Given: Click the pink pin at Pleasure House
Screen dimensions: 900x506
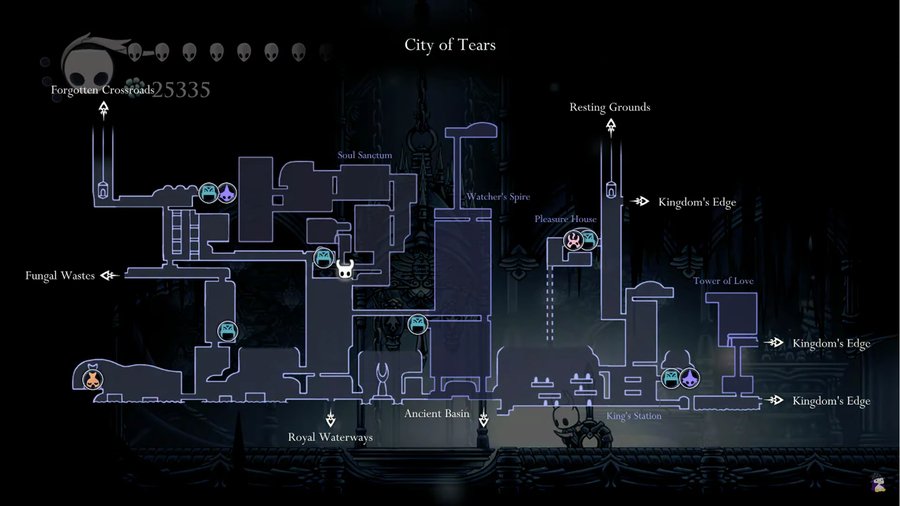Looking at the screenshot, I should (x=573, y=239).
